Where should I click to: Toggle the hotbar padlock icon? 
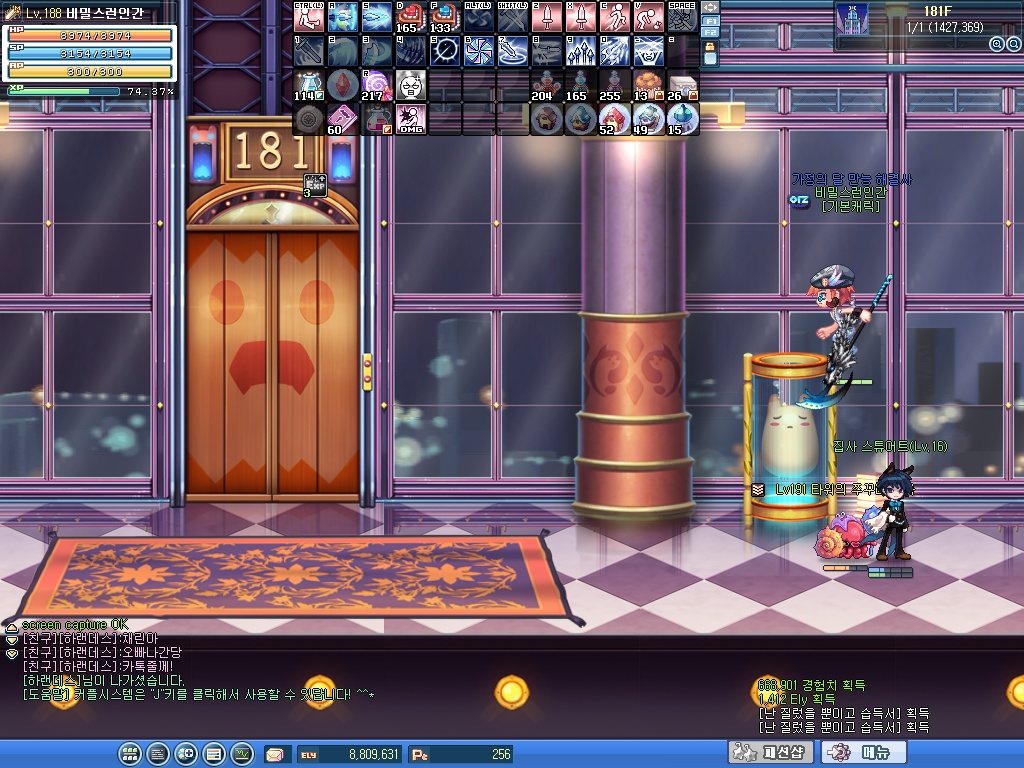click(x=711, y=54)
